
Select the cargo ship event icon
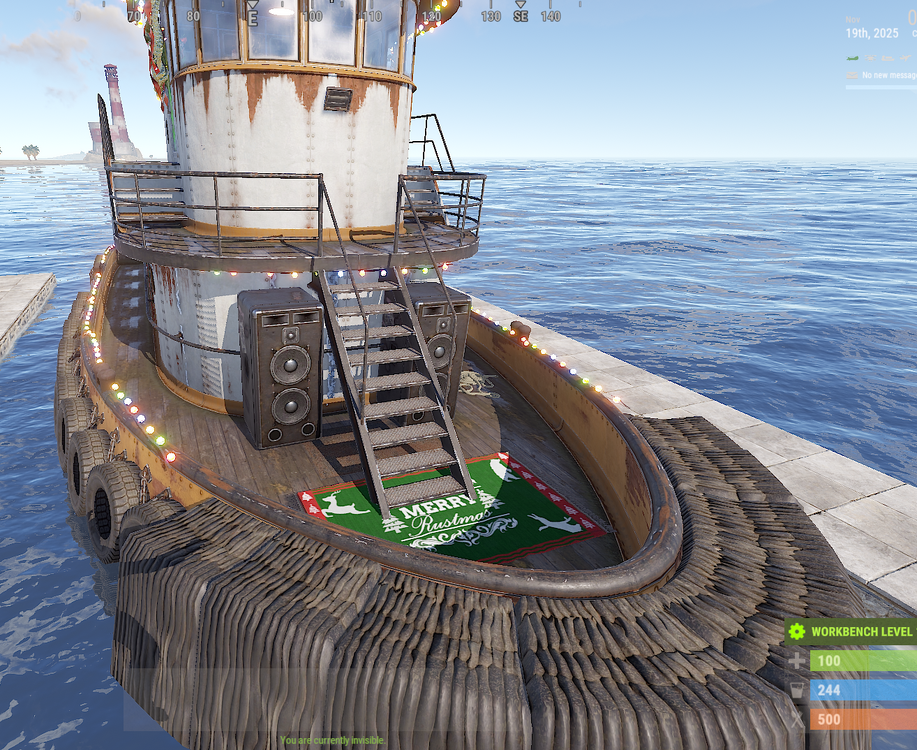click(888, 58)
